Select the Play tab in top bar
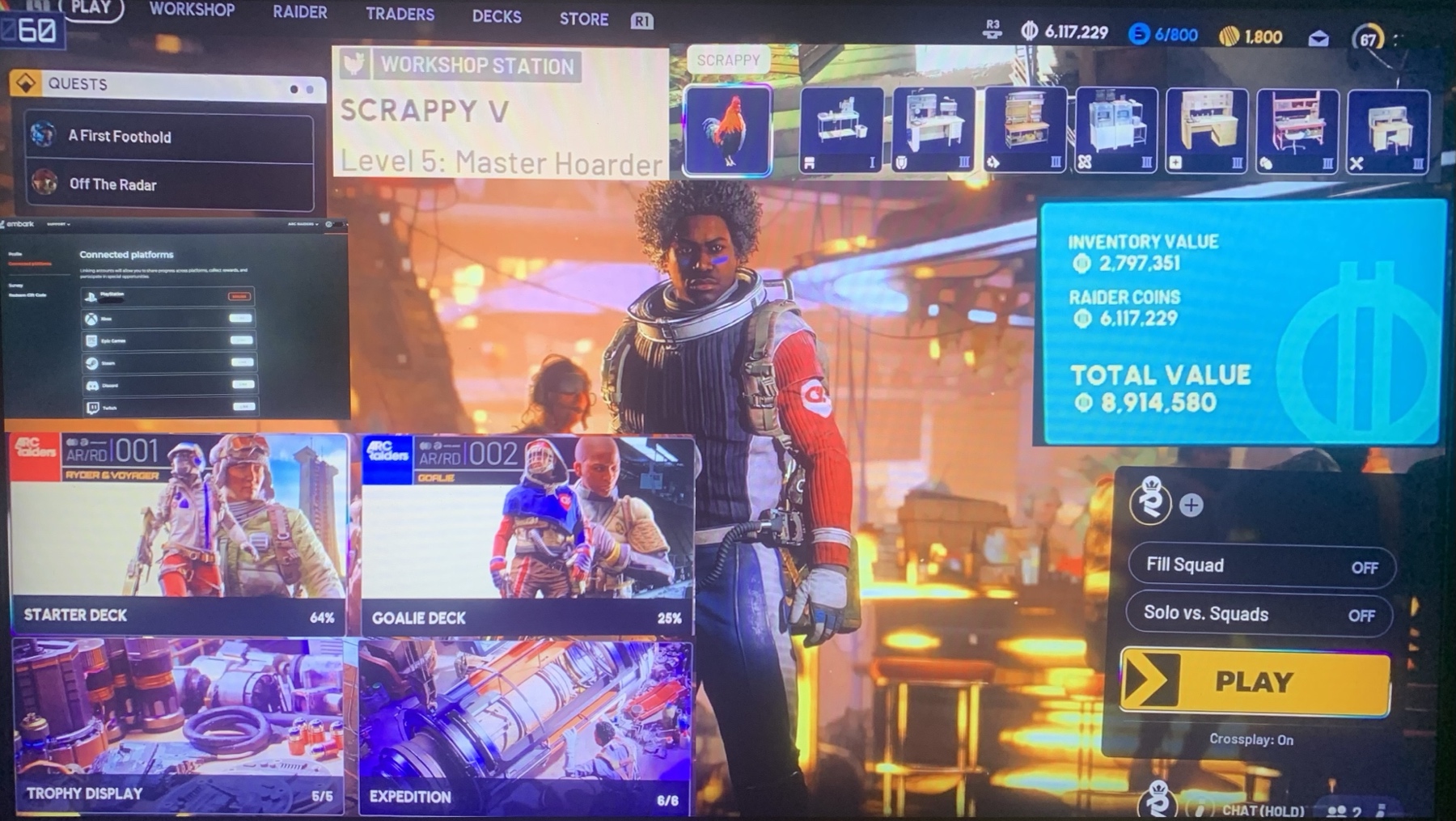The width and height of the screenshot is (1456, 821). click(x=91, y=9)
